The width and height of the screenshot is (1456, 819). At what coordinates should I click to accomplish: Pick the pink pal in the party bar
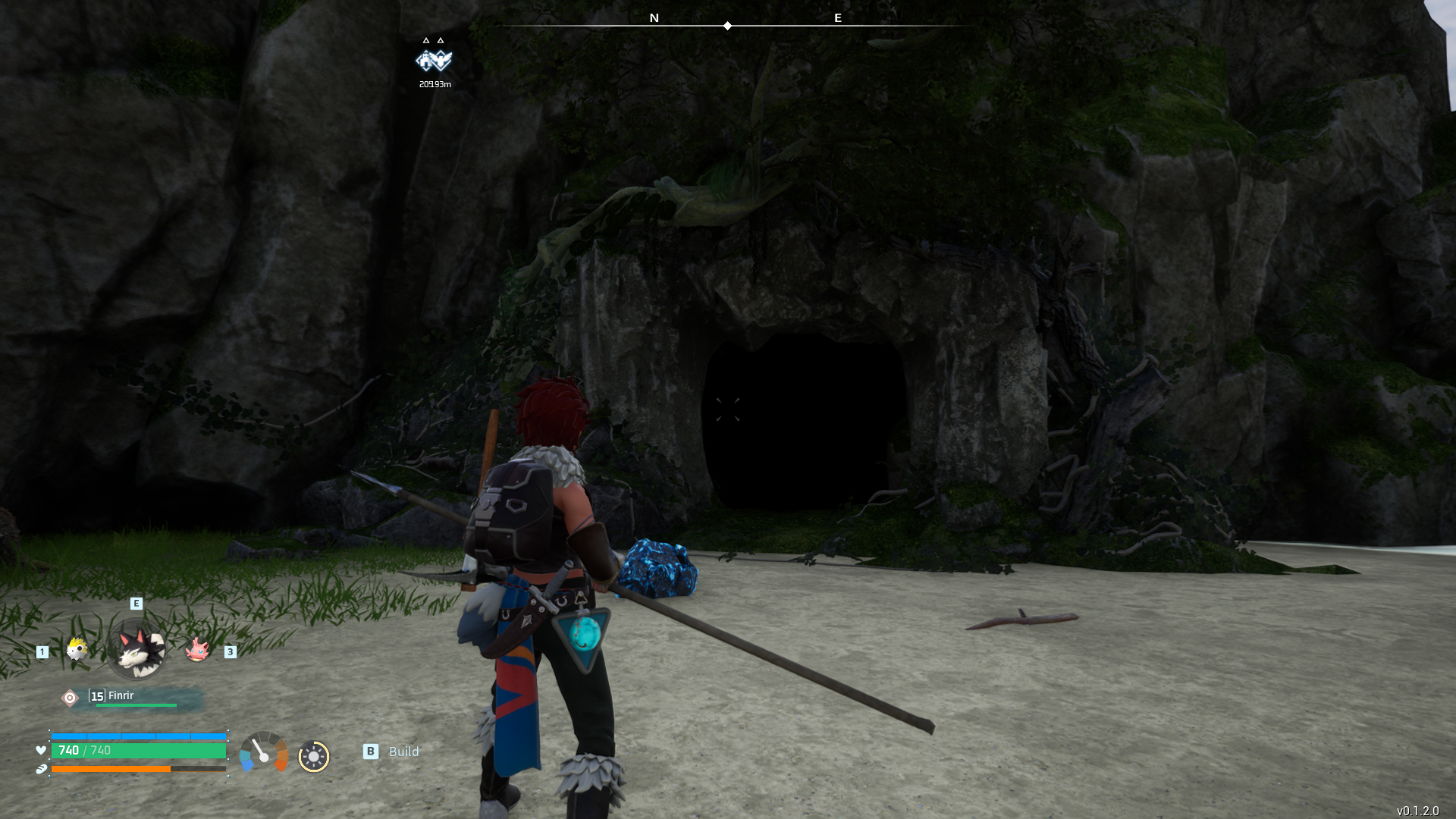[197, 649]
